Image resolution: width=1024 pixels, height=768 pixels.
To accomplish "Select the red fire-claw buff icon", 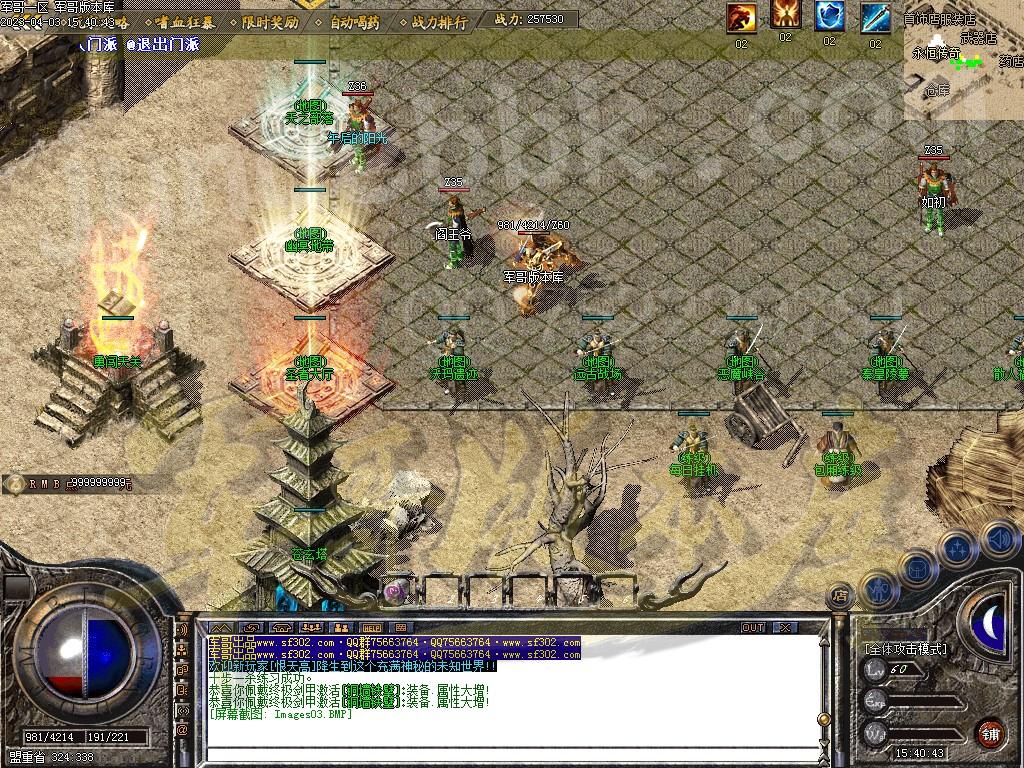I will coord(741,17).
